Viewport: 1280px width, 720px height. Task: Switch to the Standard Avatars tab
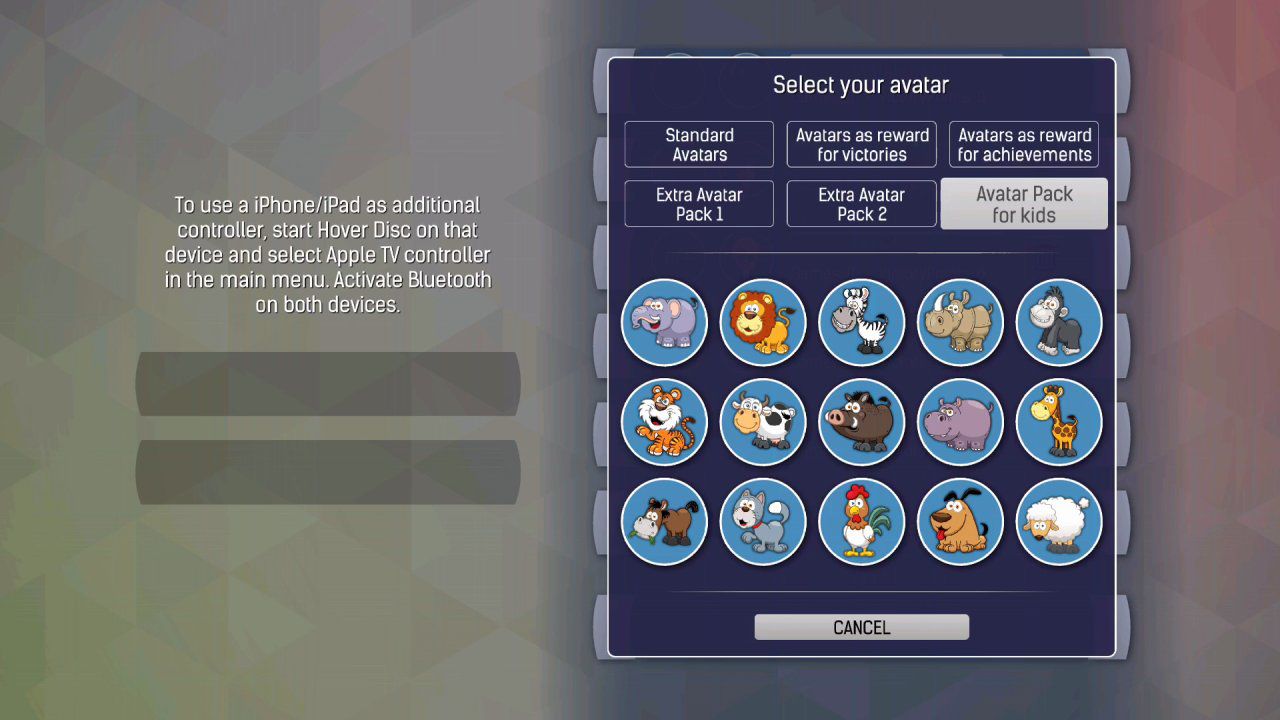699,144
